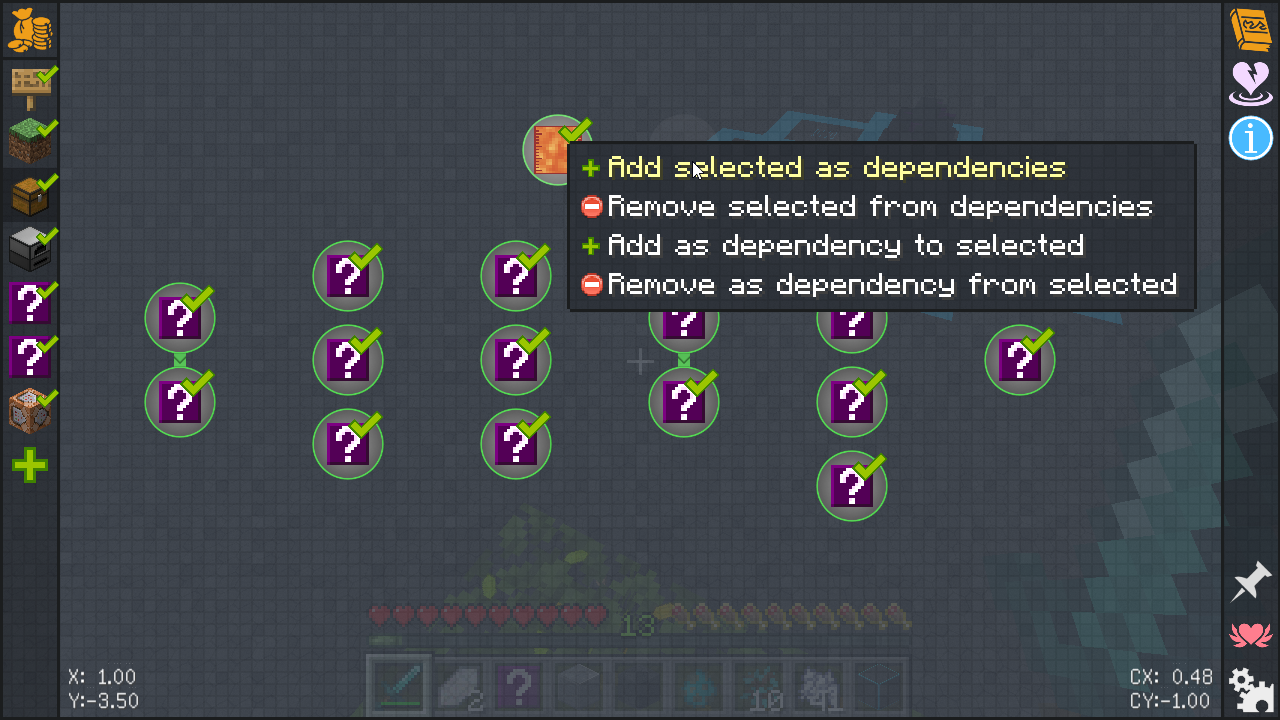Open the gold coins money bag icon

tap(30, 30)
